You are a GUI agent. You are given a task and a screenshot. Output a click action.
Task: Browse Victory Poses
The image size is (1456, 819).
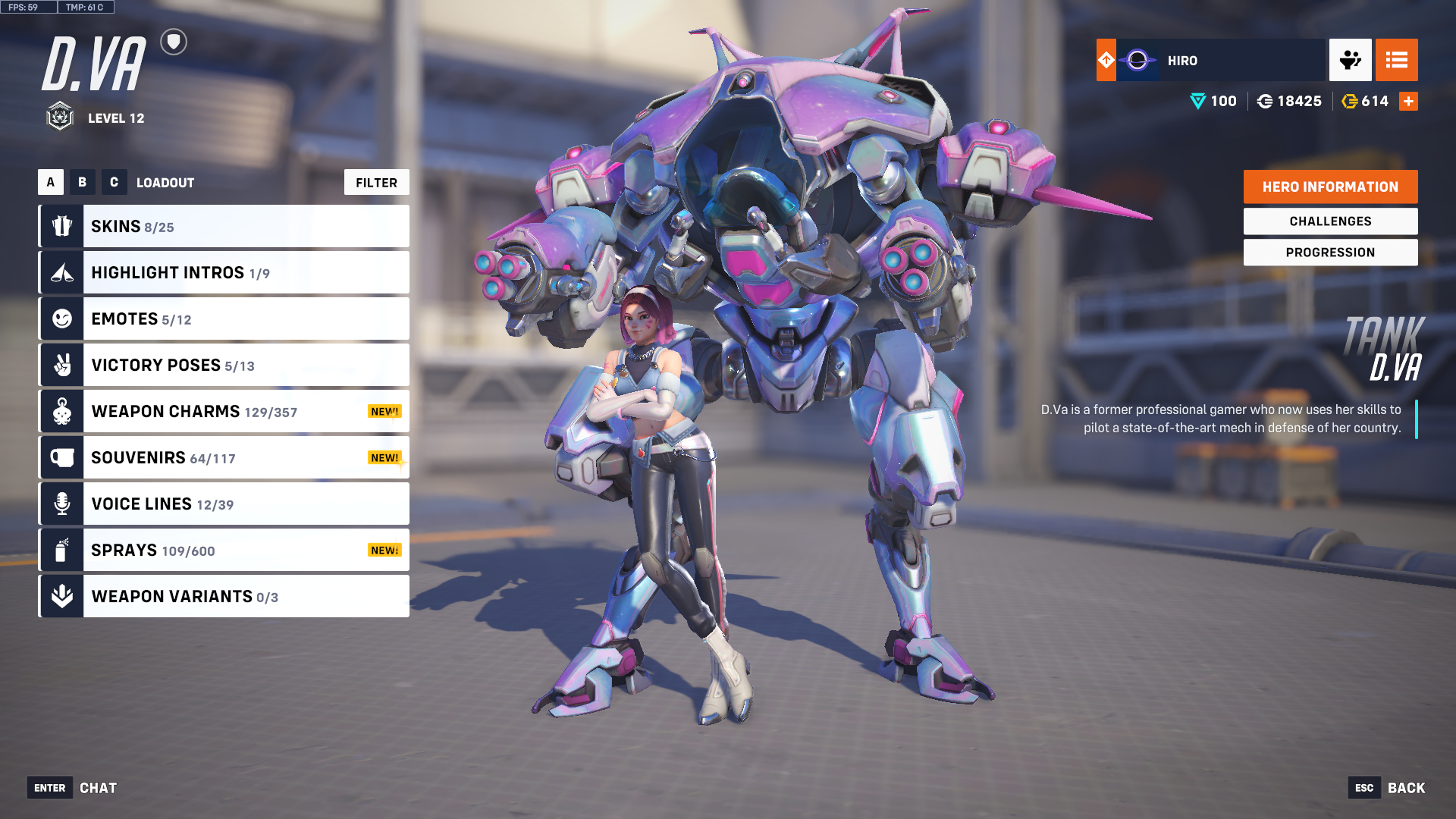(224, 366)
